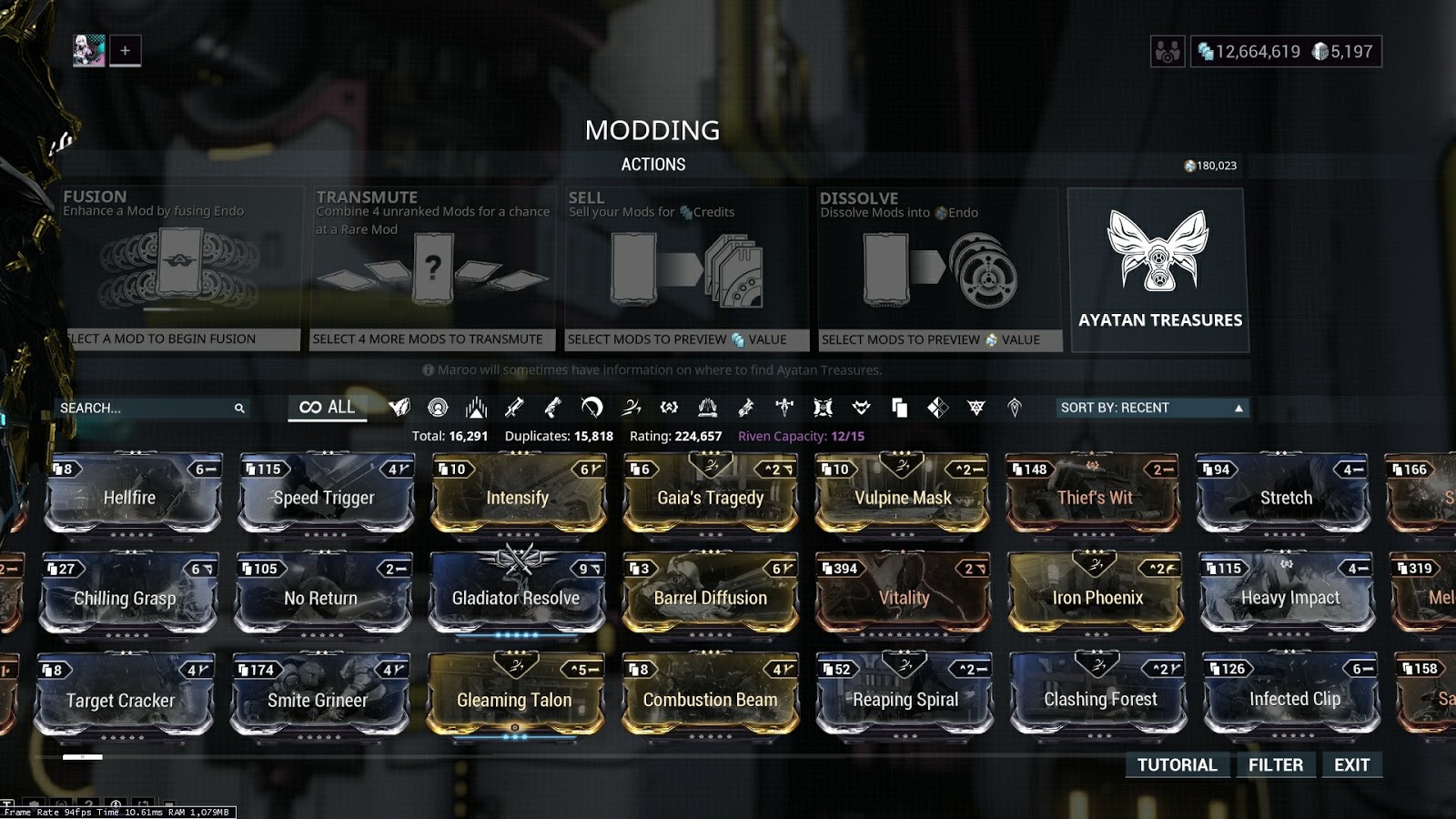Open the Fusion action panel
Image resolution: width=1456 pixels, height=819 pixels.
177,264
